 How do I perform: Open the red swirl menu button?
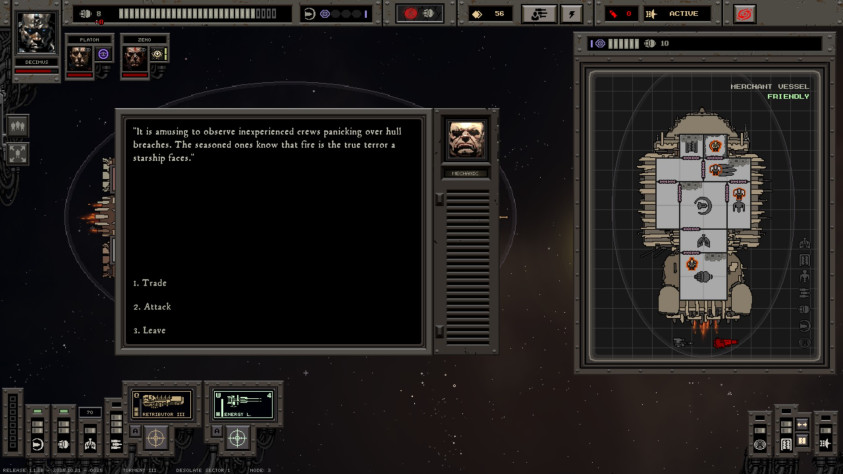tap(744, 14)
